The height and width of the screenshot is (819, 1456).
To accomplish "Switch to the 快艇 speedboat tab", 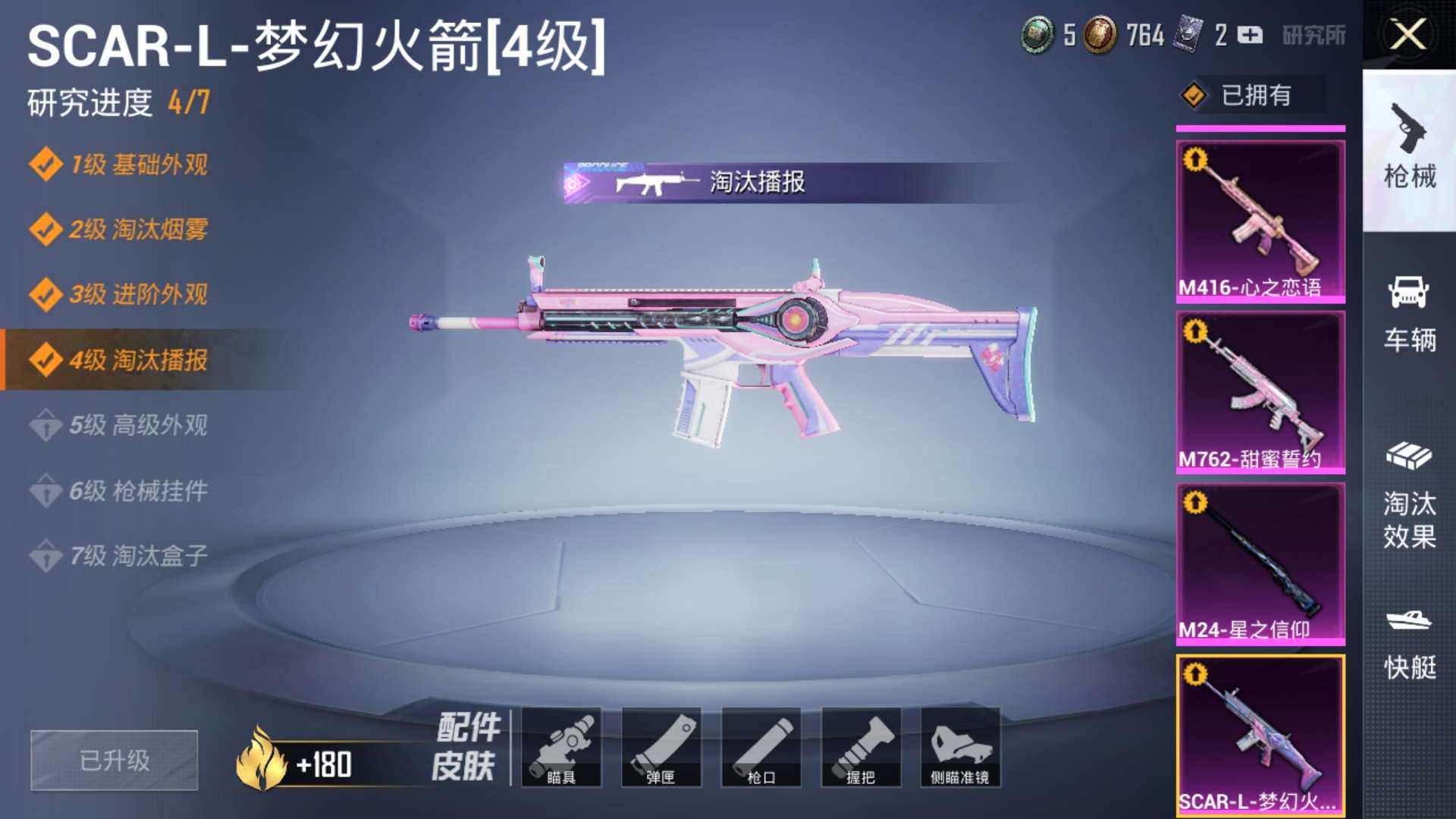I will [1409, 643].
